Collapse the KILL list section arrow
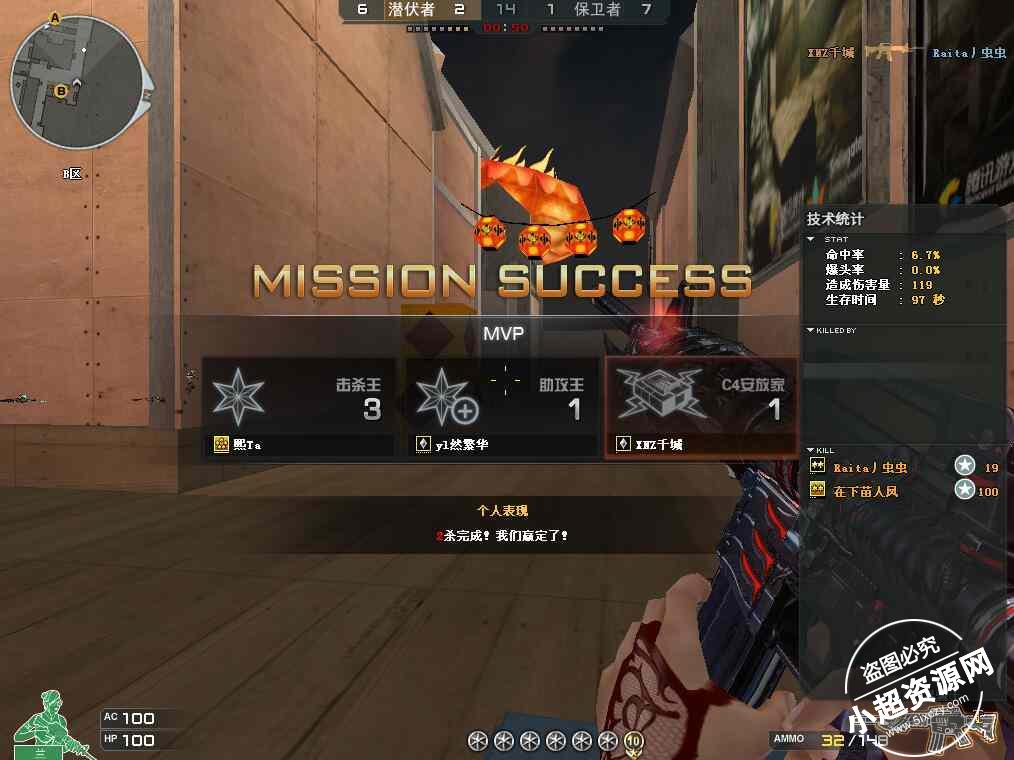This screenshot has height=760, width=1014. (811, 450)
